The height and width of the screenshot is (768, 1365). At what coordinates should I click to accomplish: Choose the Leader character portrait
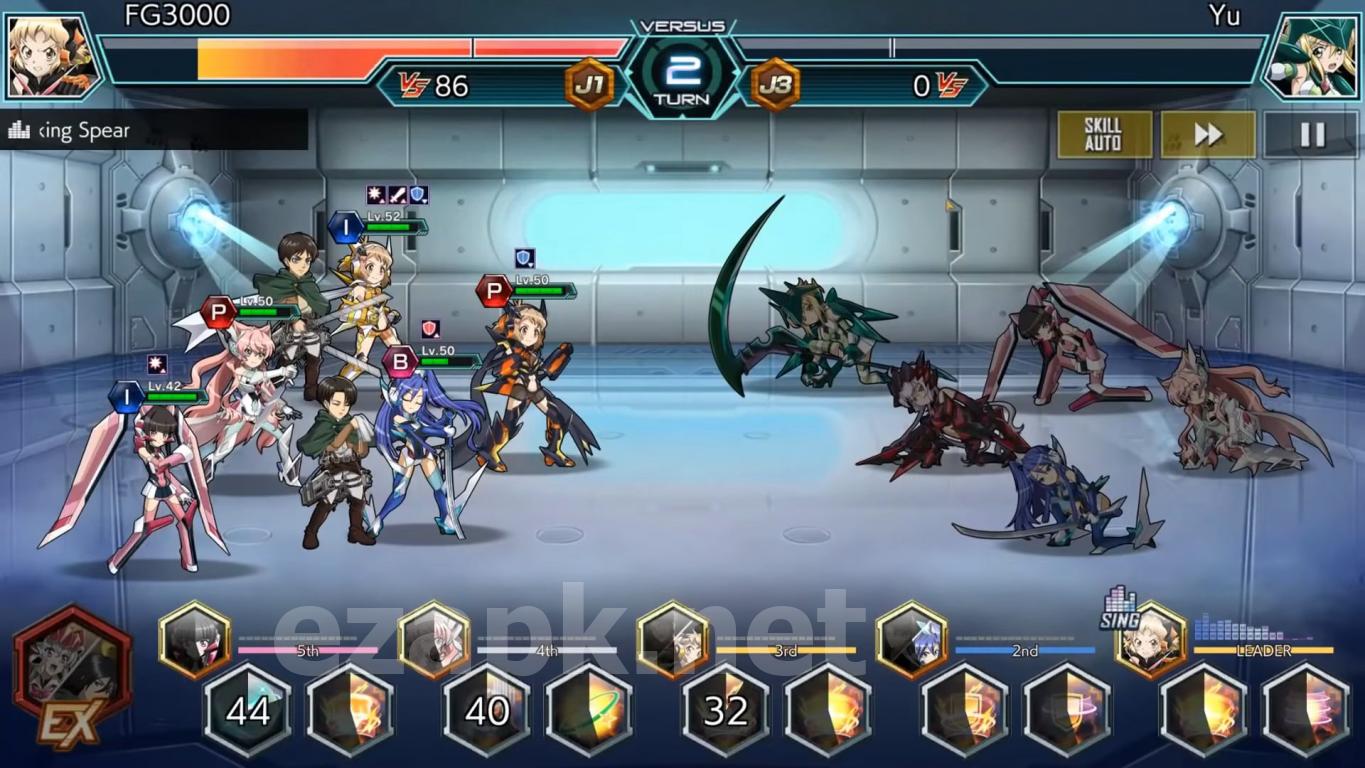1150,640
